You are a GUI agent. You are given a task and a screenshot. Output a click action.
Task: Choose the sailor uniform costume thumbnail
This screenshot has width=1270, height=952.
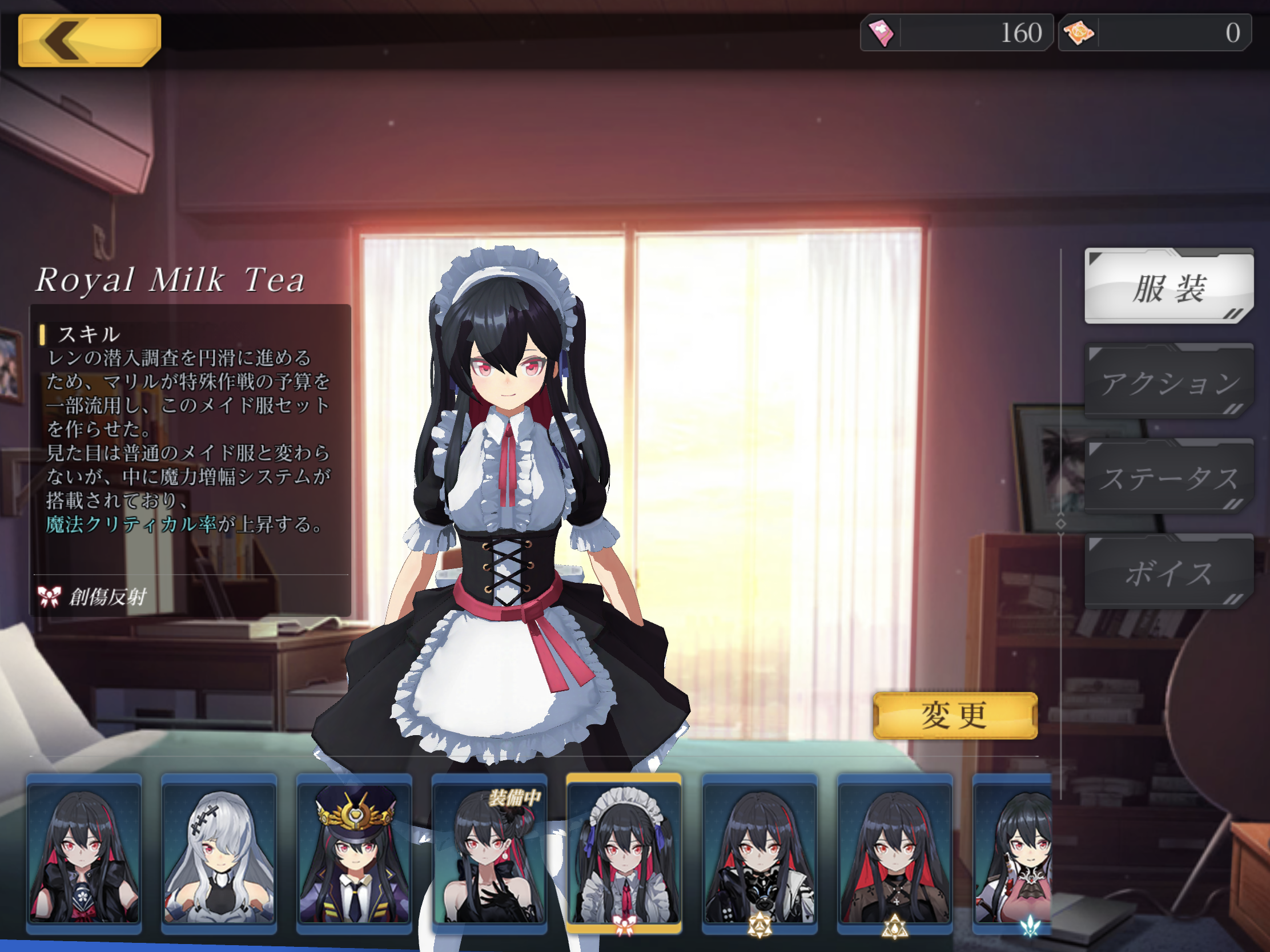(x=84, y=853)
